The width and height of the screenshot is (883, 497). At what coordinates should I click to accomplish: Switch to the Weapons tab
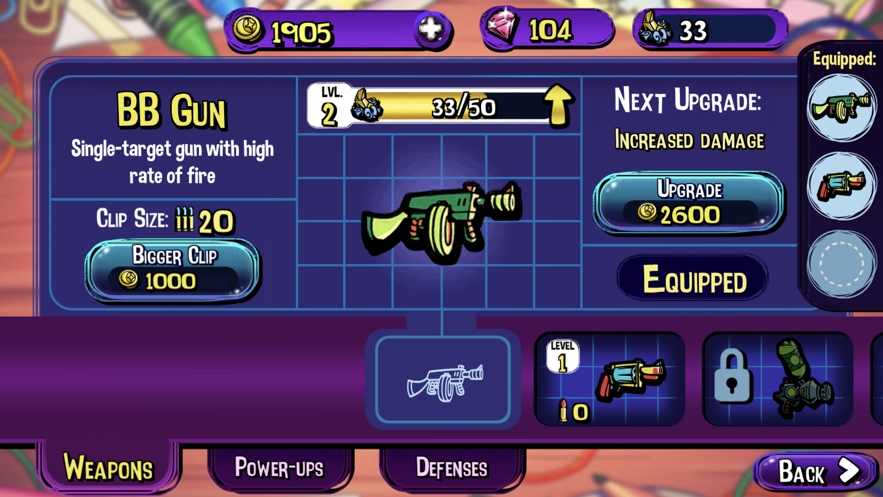point(108,467)
